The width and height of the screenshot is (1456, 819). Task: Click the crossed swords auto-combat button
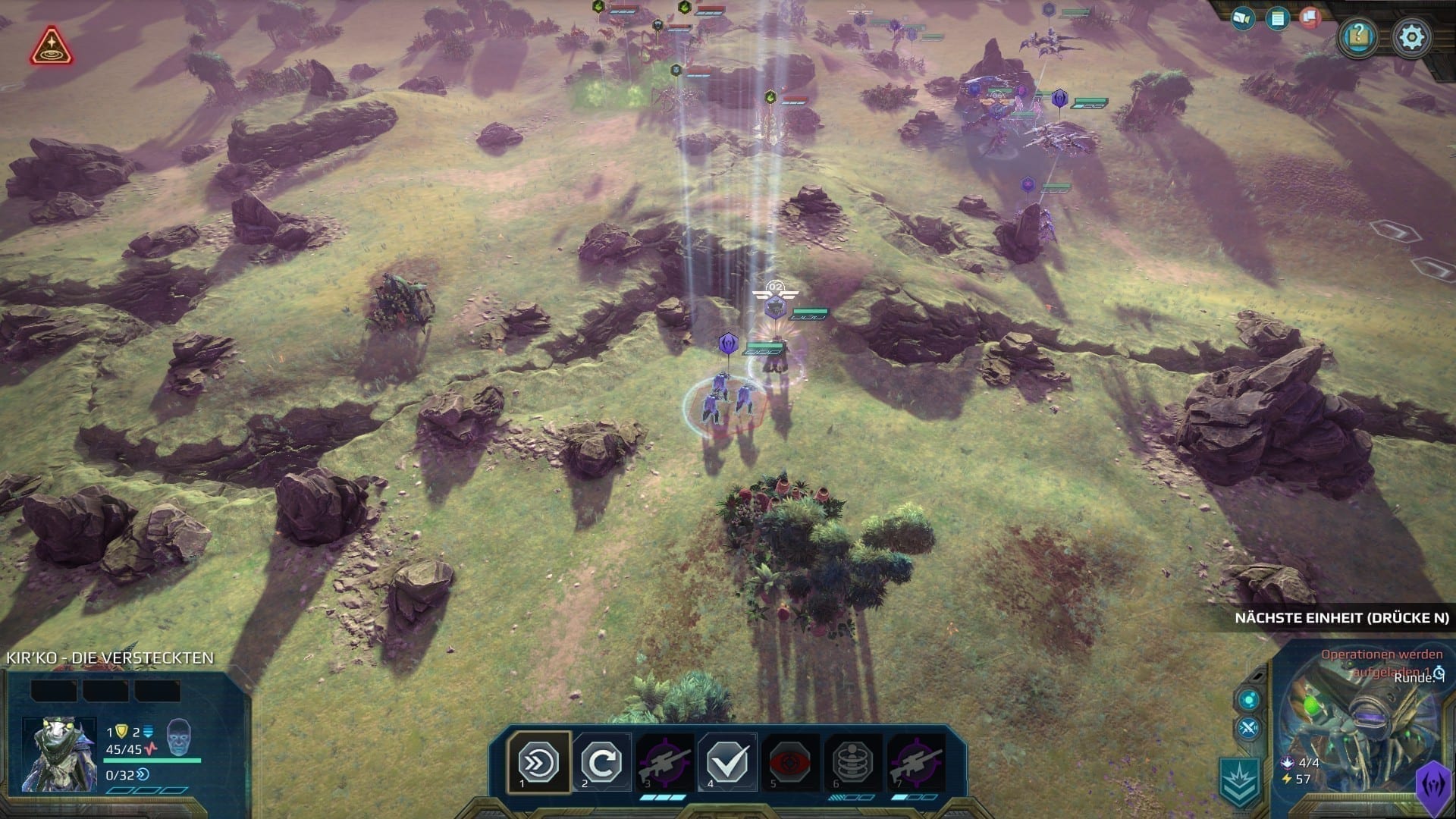coord(1248,730)
